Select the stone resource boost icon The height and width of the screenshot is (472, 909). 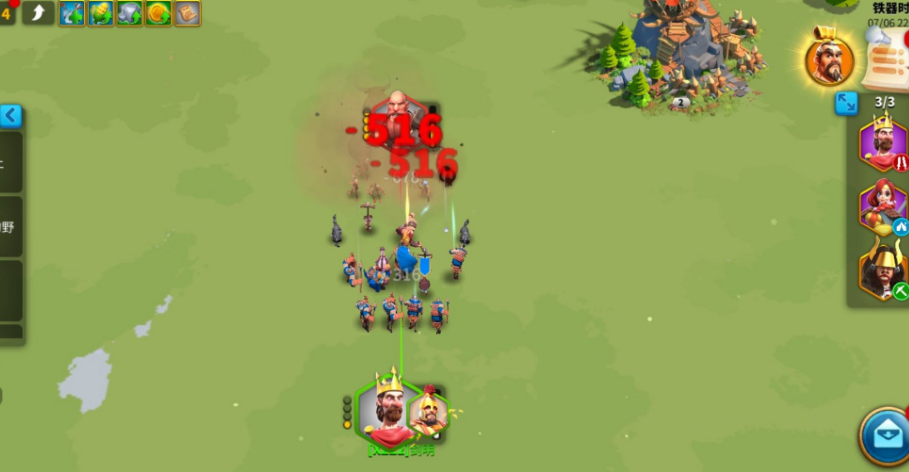130,13
